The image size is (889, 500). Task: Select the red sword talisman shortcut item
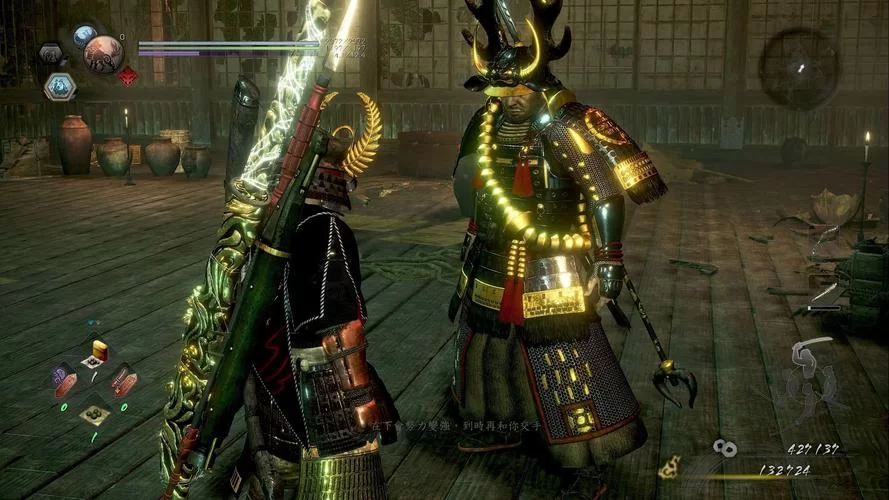click(124, 381)
